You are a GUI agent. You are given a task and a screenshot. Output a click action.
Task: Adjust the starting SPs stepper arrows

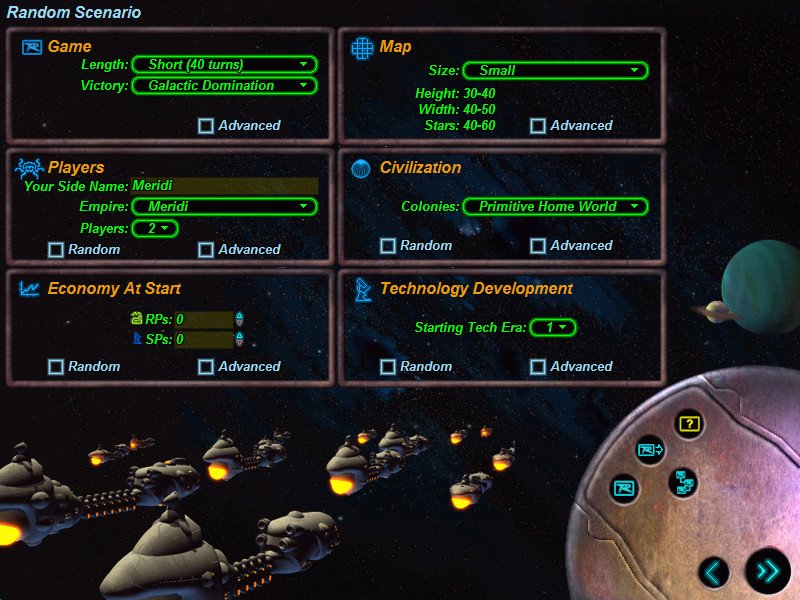pos(239,340)
